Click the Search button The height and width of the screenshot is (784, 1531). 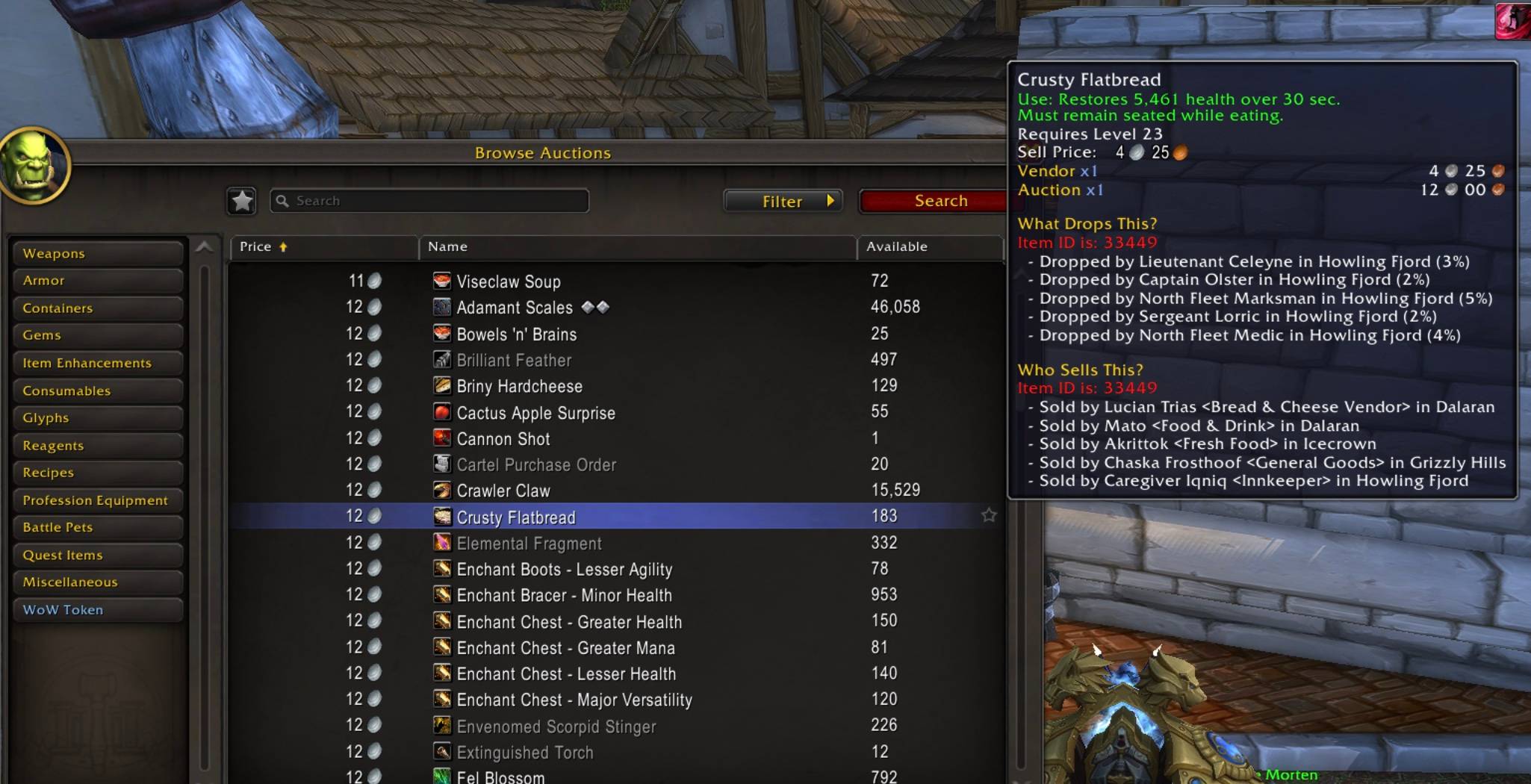[x=940, y=200]
